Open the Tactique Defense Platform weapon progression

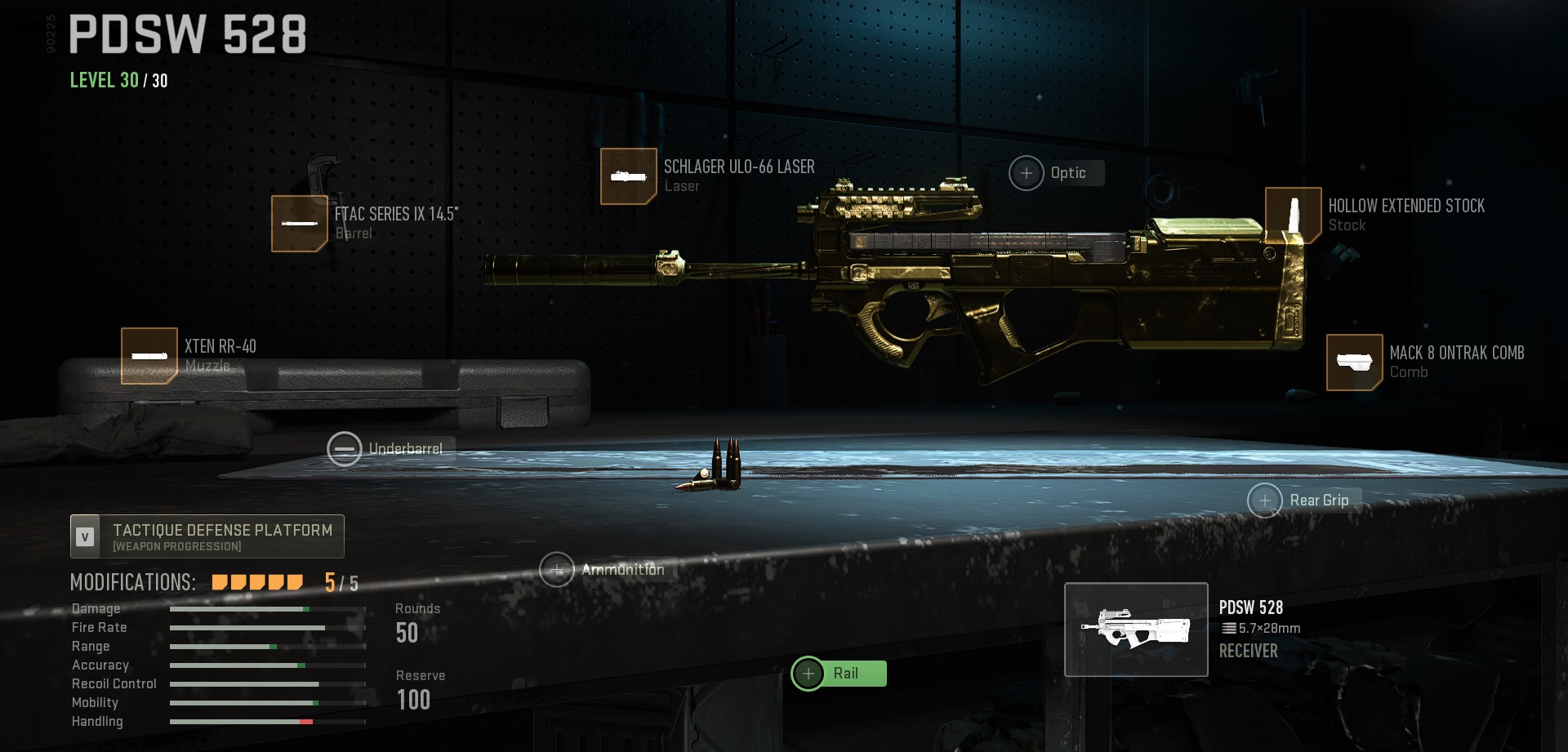coord(208,536)
